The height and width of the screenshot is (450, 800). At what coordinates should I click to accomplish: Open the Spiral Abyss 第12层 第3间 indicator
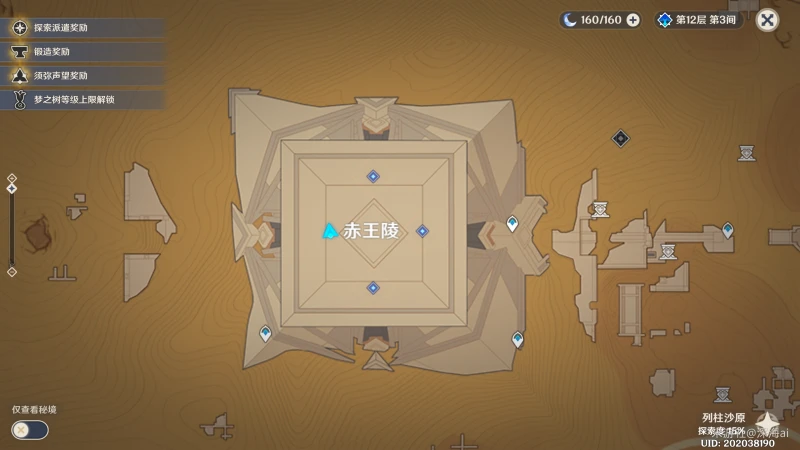pyautogui.click(x=699, y=19)
